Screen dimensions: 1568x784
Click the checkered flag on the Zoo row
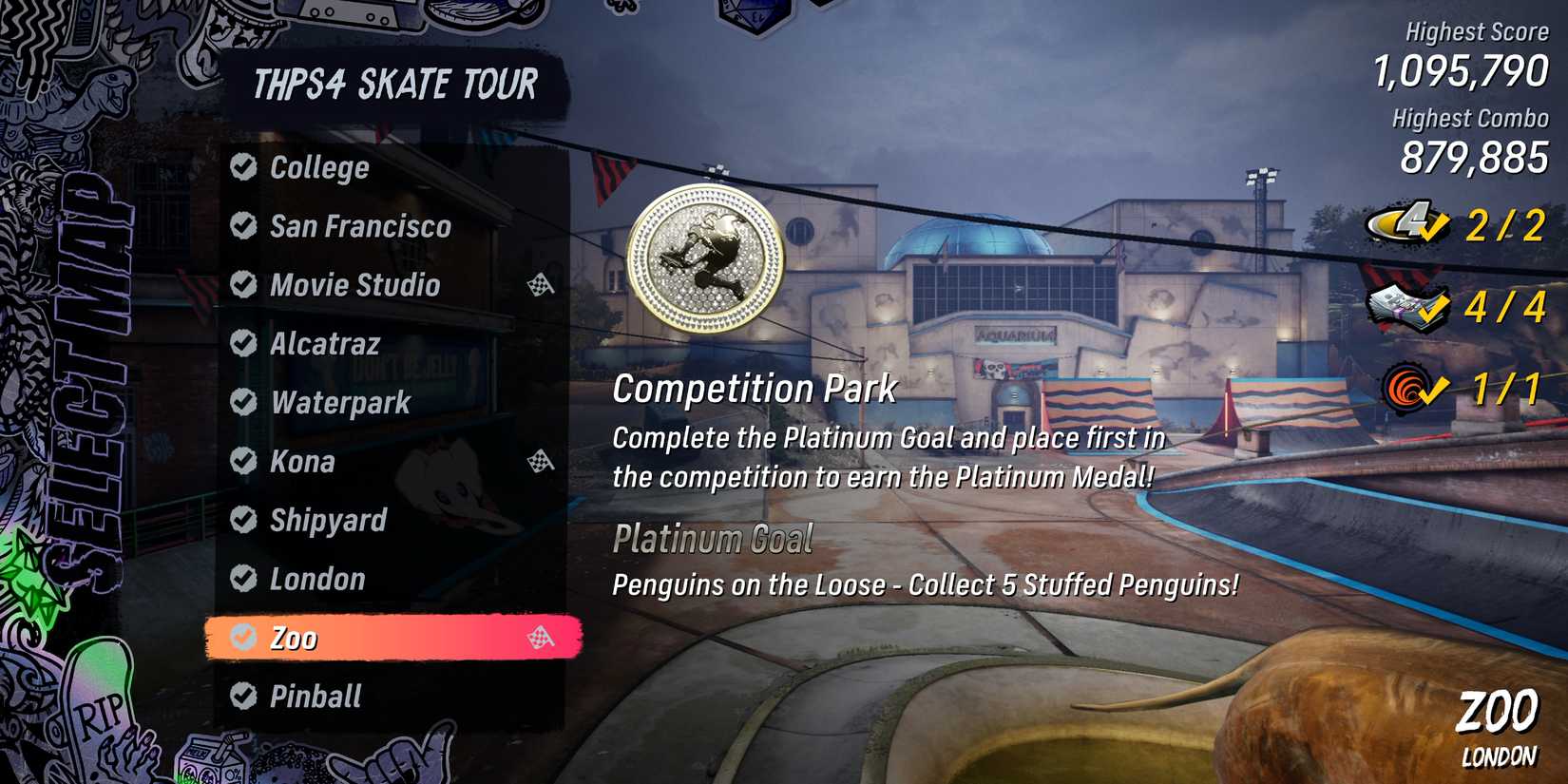538,639
